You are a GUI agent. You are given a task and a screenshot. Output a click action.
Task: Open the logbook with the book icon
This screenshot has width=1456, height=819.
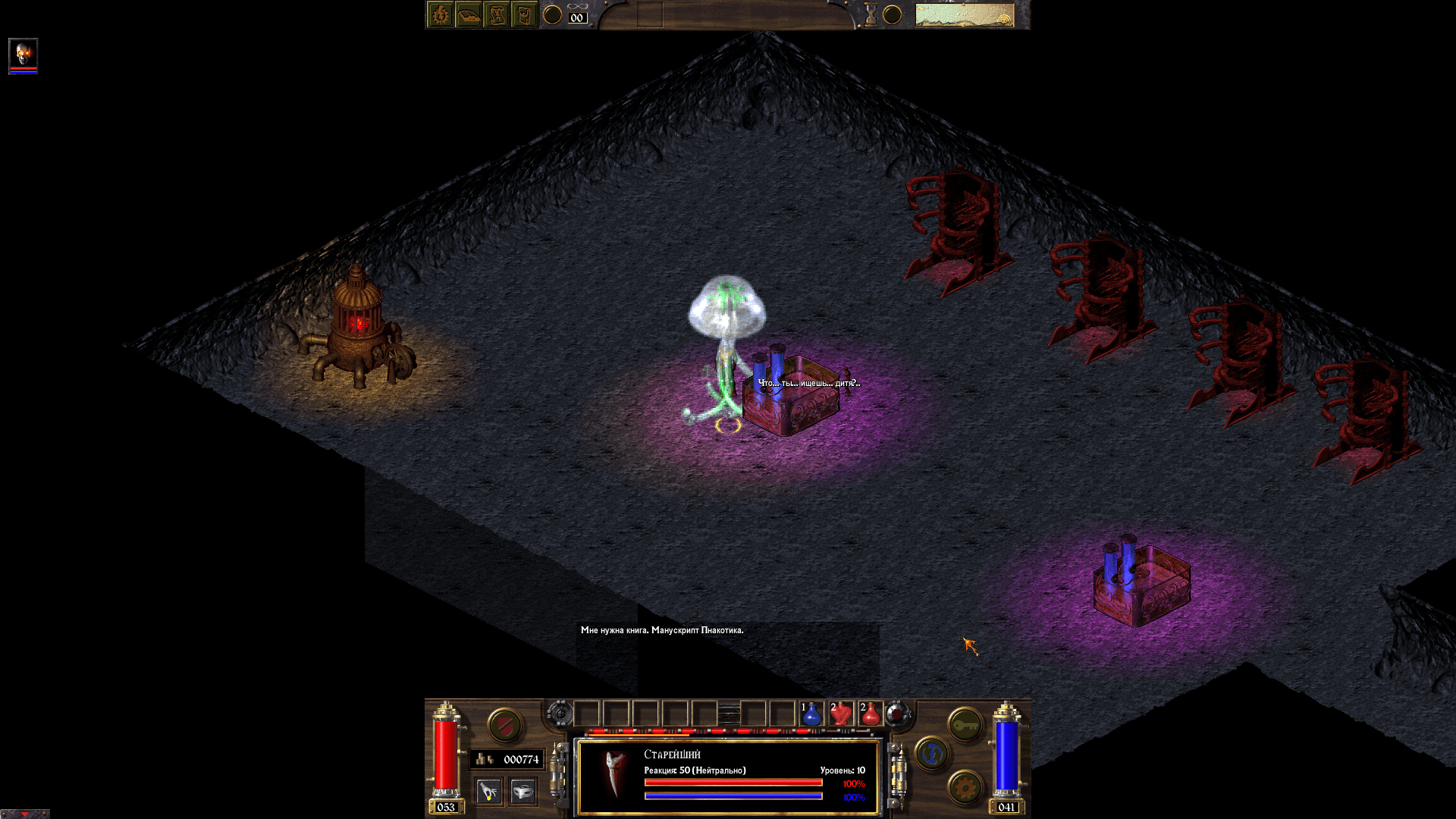(469, 14)
